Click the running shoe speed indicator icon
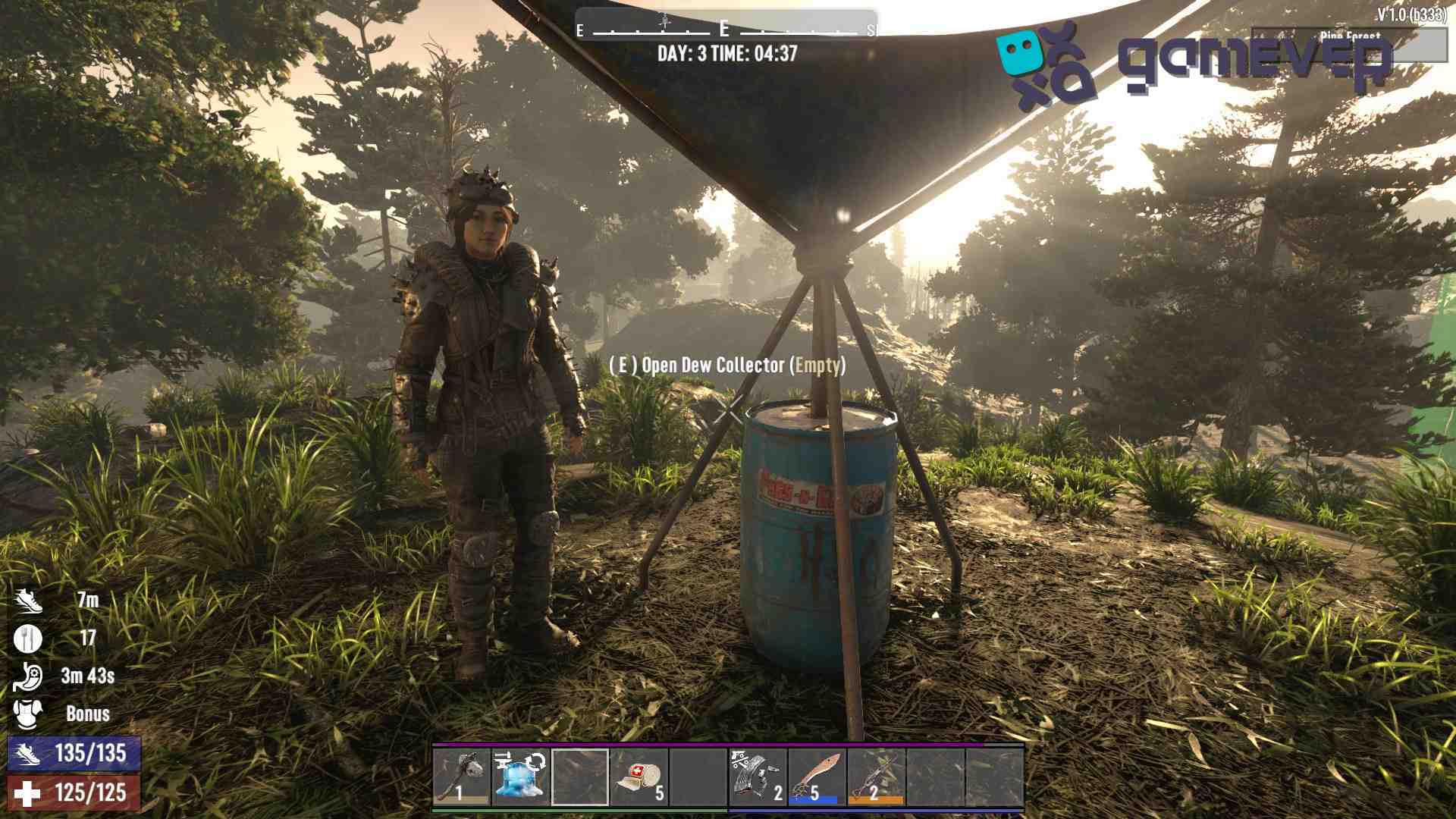 [27, 599]
